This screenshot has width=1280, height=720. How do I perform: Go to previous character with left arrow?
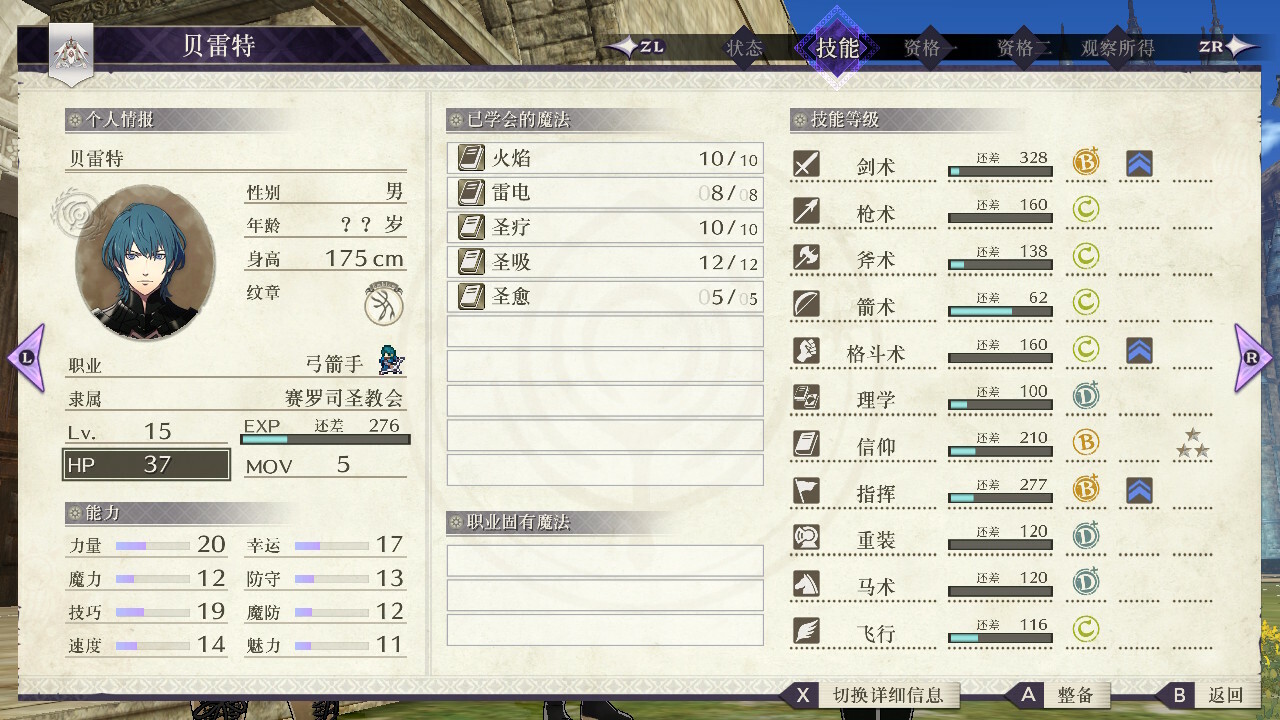pos(26,357)
